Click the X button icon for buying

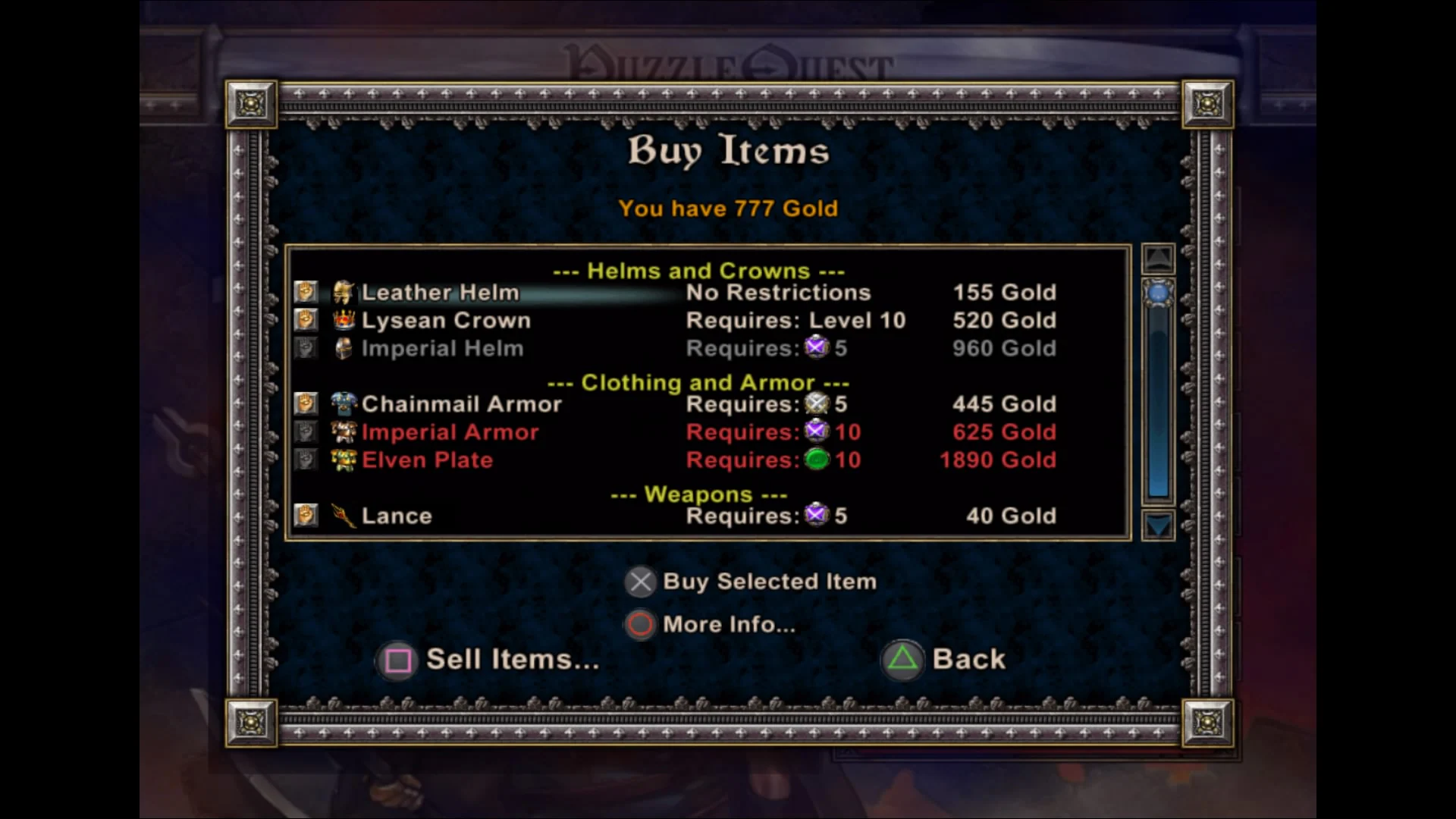641,581
